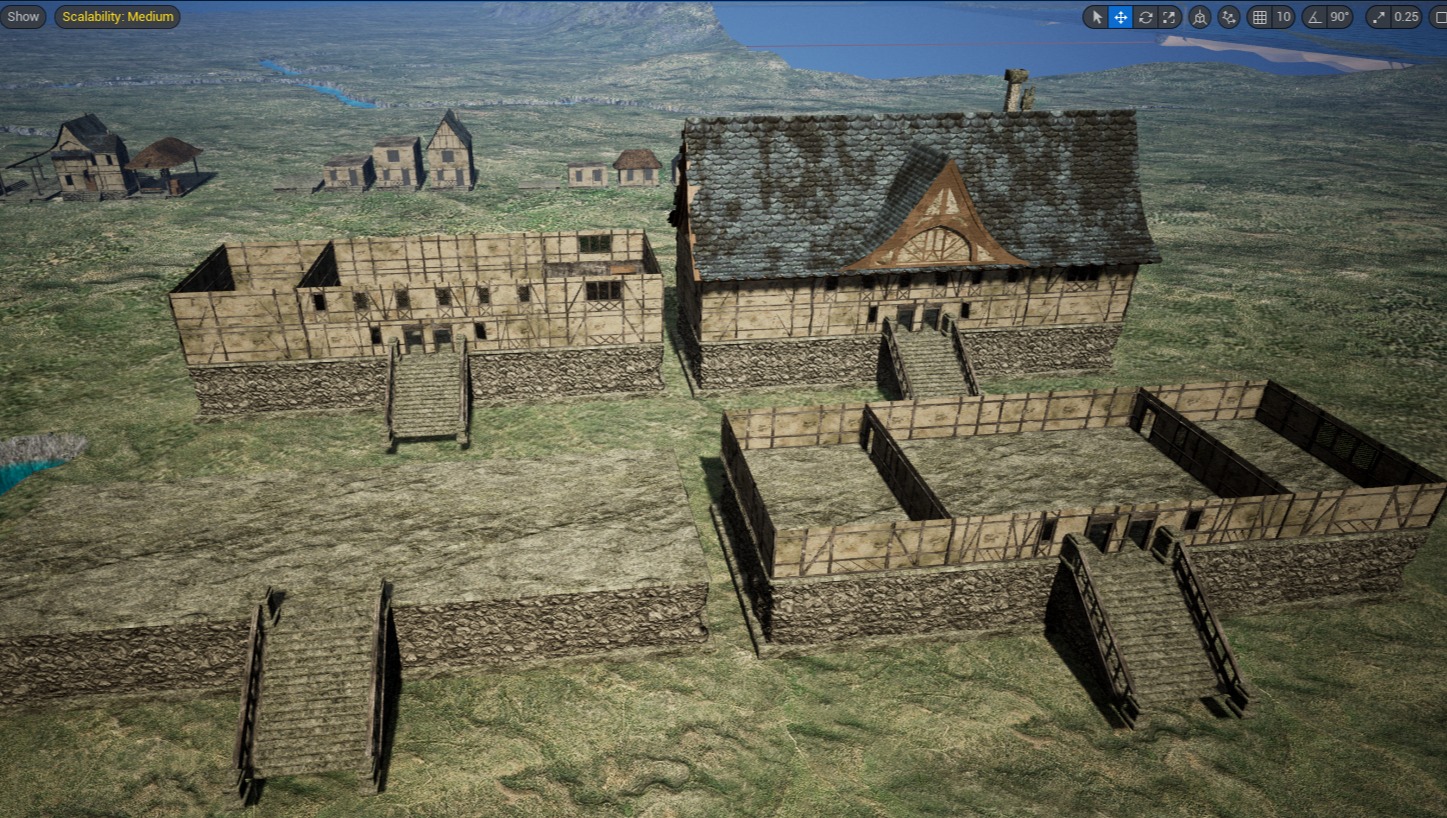Image resolution: width=1447 pixels, height=818 pixels.
Task: Activate the select mode arrow tool
Action: click(x=1096, y=17)
